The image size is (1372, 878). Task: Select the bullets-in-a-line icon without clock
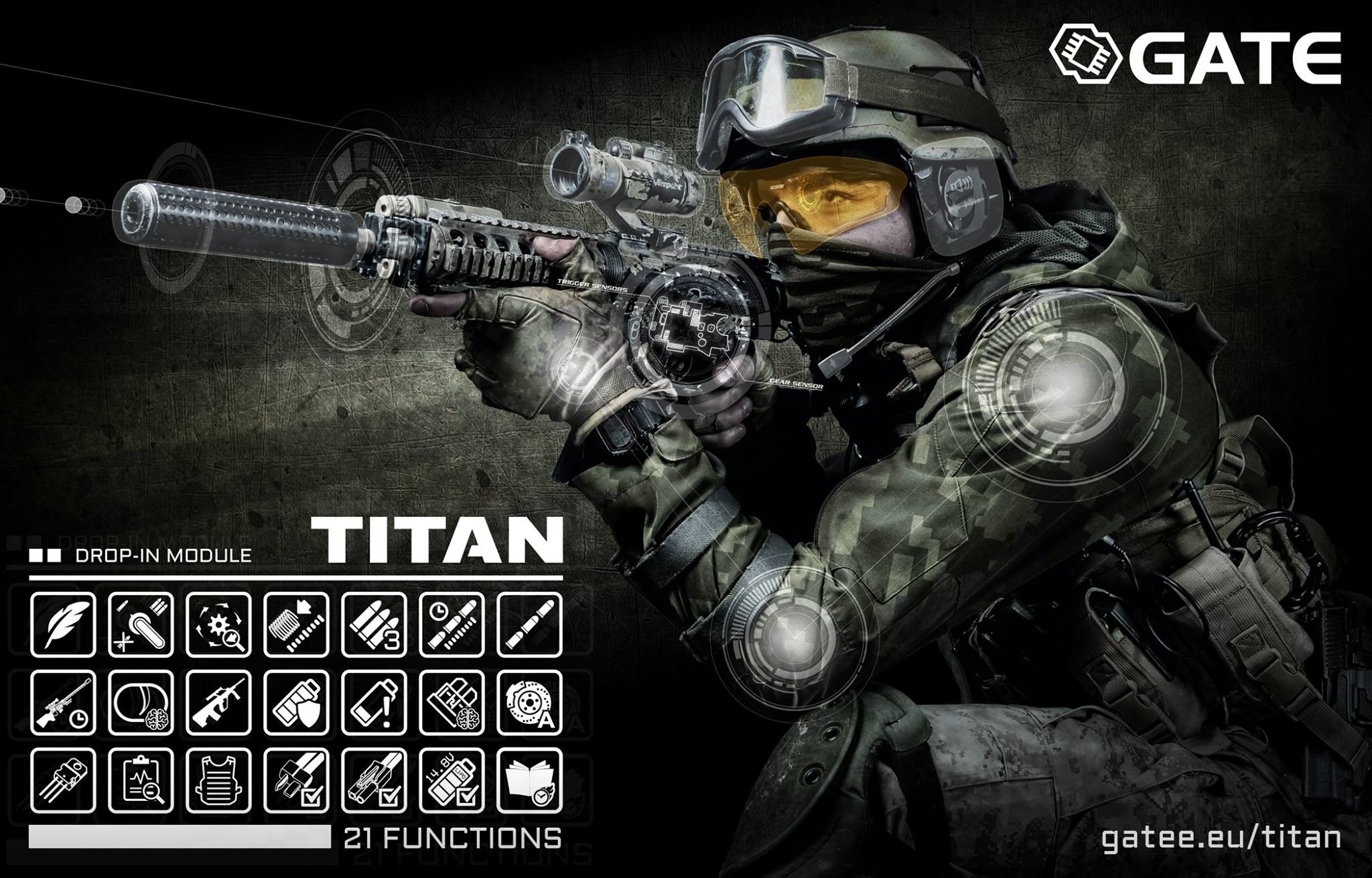pyautogui.click(x=530, y=624)
